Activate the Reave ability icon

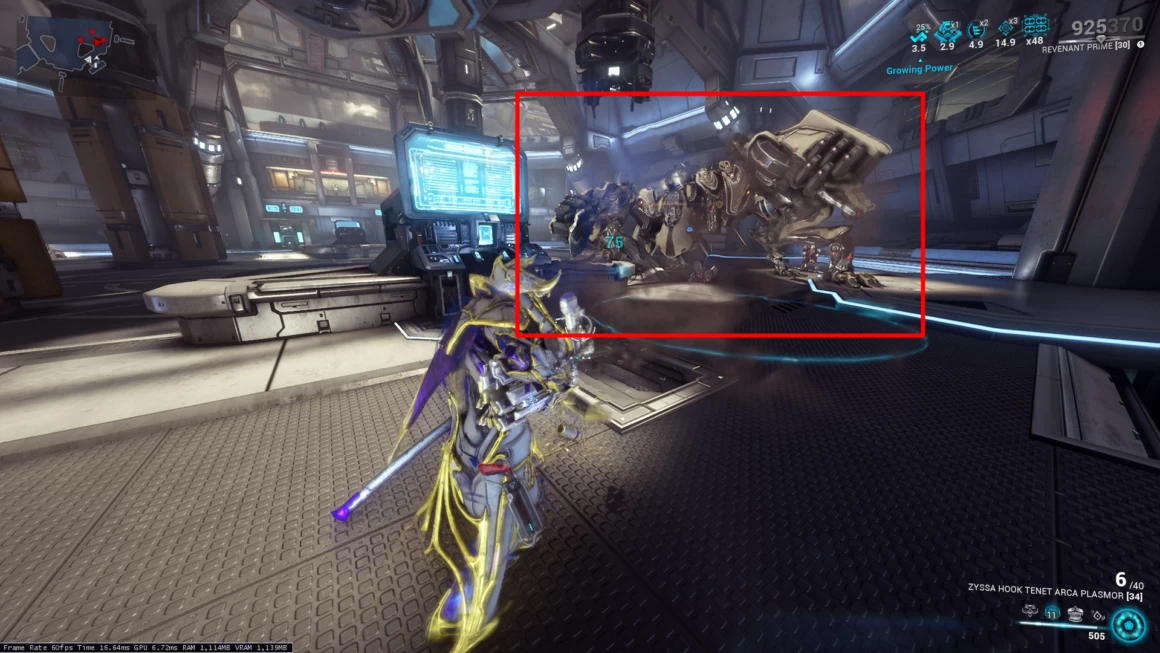click(x=1076, y=613)
